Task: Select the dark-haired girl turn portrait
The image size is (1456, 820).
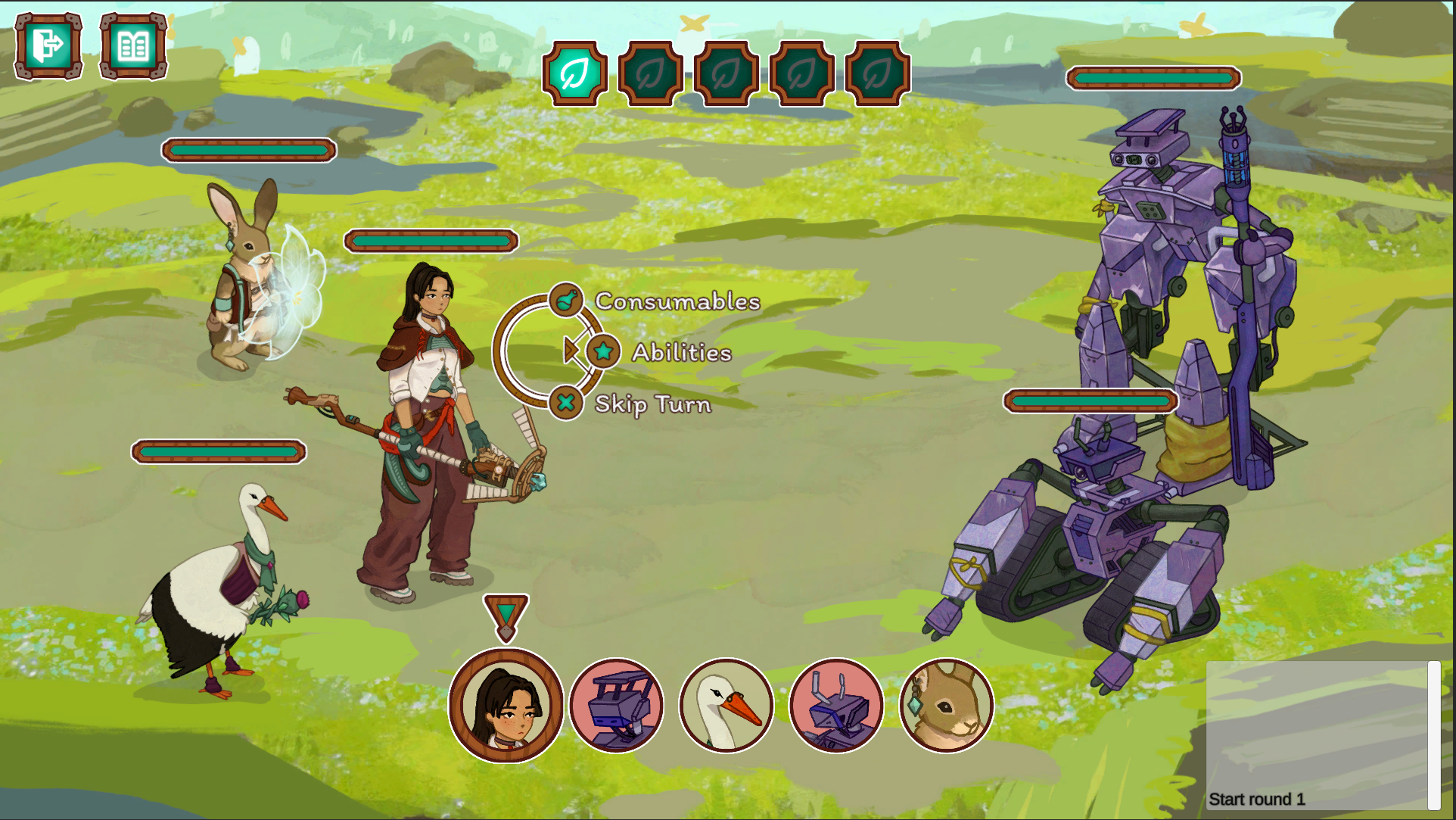Action: pos(506,706)
